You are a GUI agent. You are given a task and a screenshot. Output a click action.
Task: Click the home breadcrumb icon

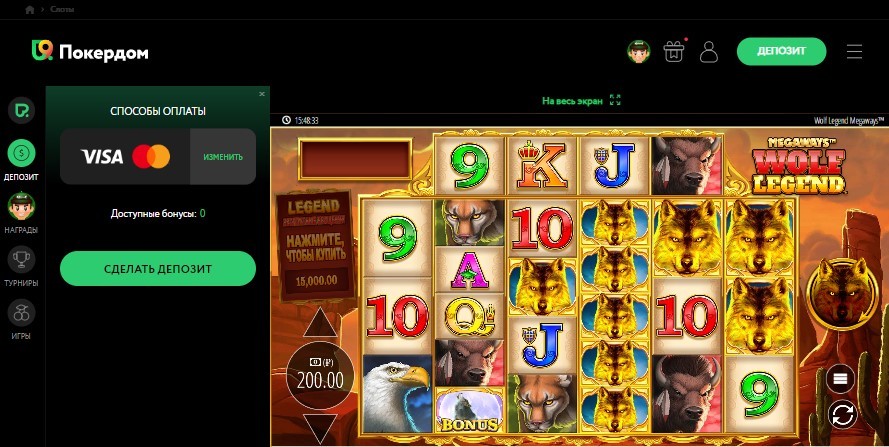tap(30, 9)
